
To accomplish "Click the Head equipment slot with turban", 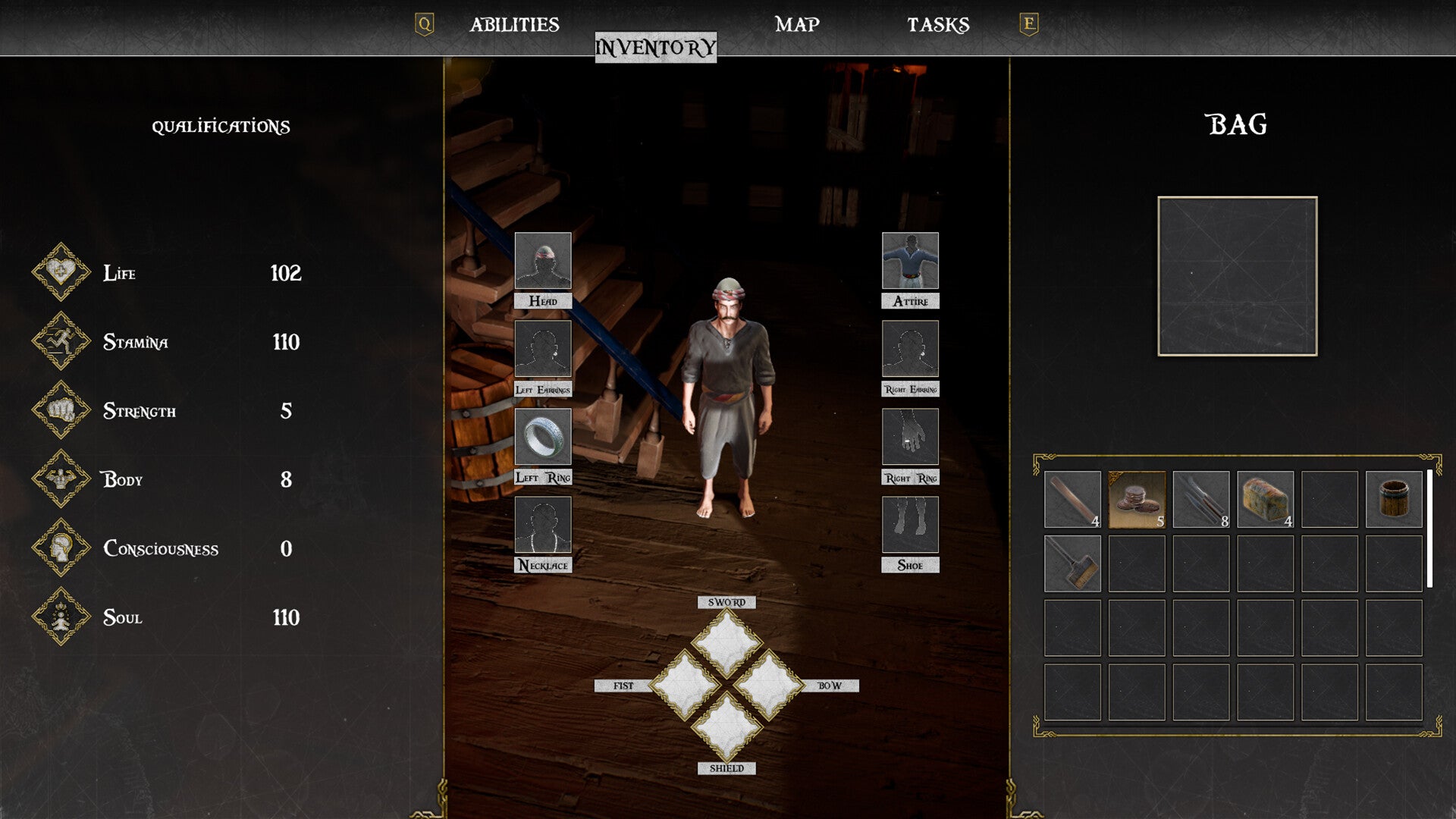I will (543, 261).
